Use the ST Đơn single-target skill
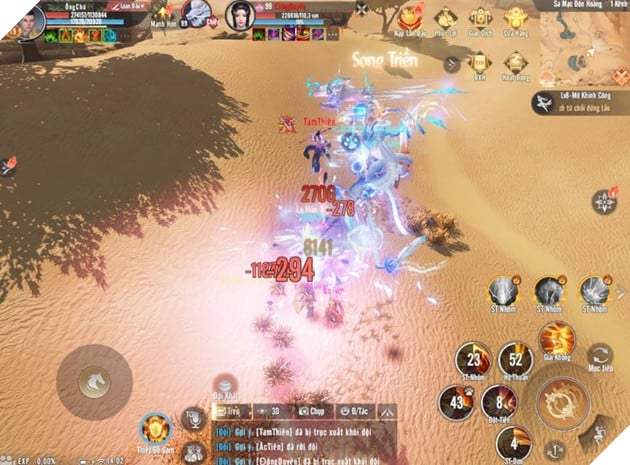 tap(513, 442)
